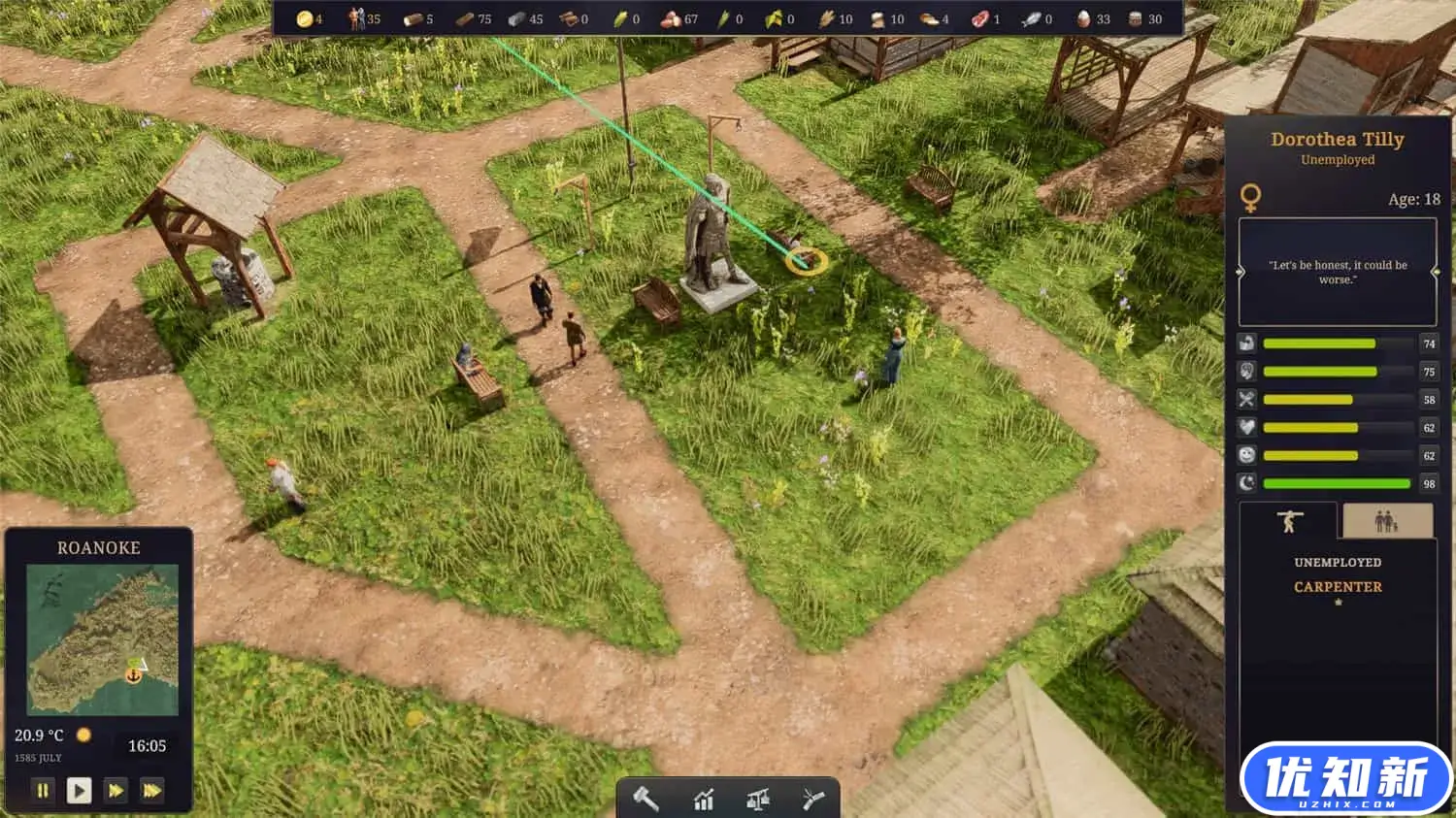Activate double fast-forward speed
Screen dimensions: 1456x818
click(x=116, y=791)
